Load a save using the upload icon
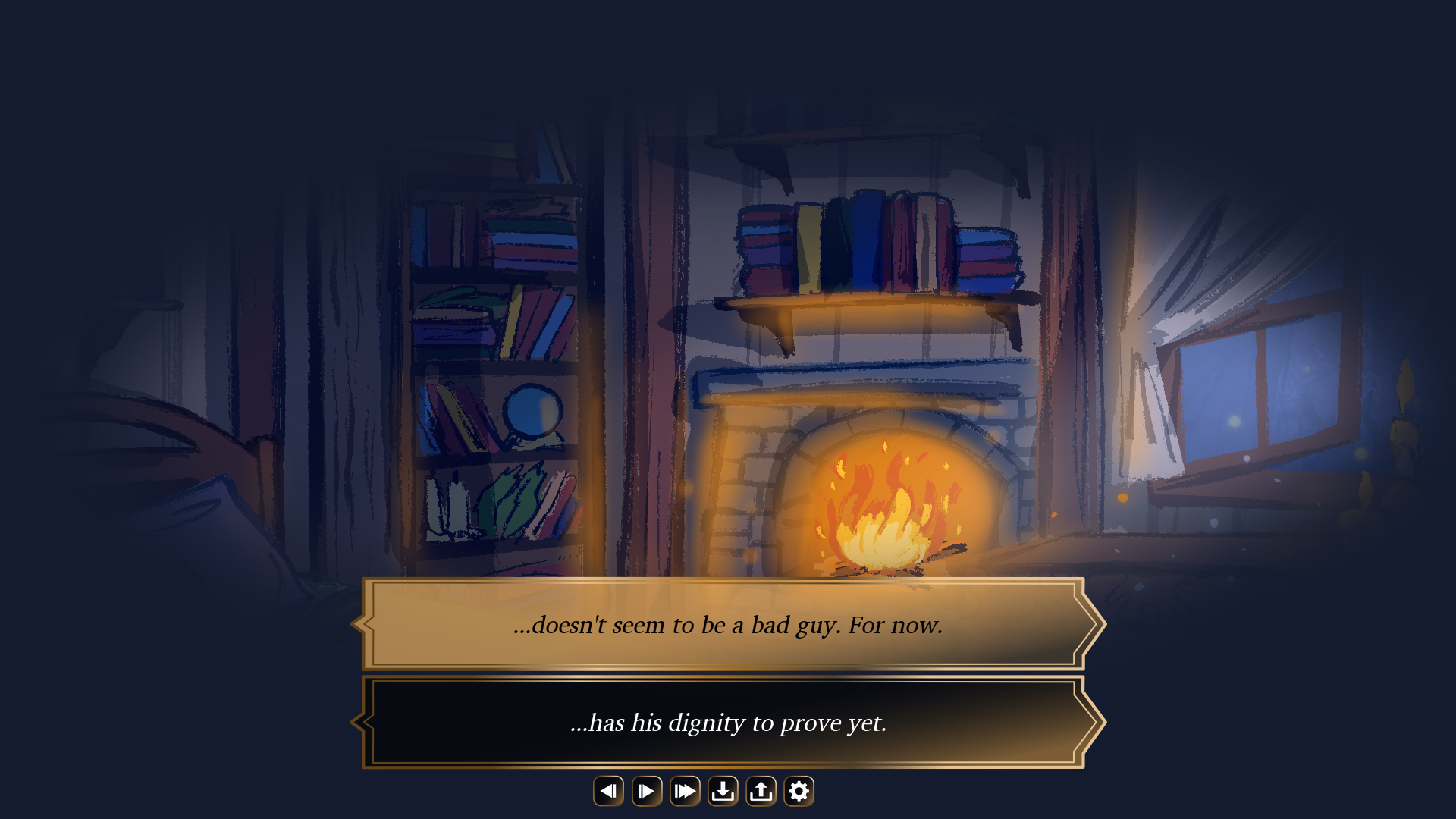Viewport: 1456px width, 819px height. point(760,790)
